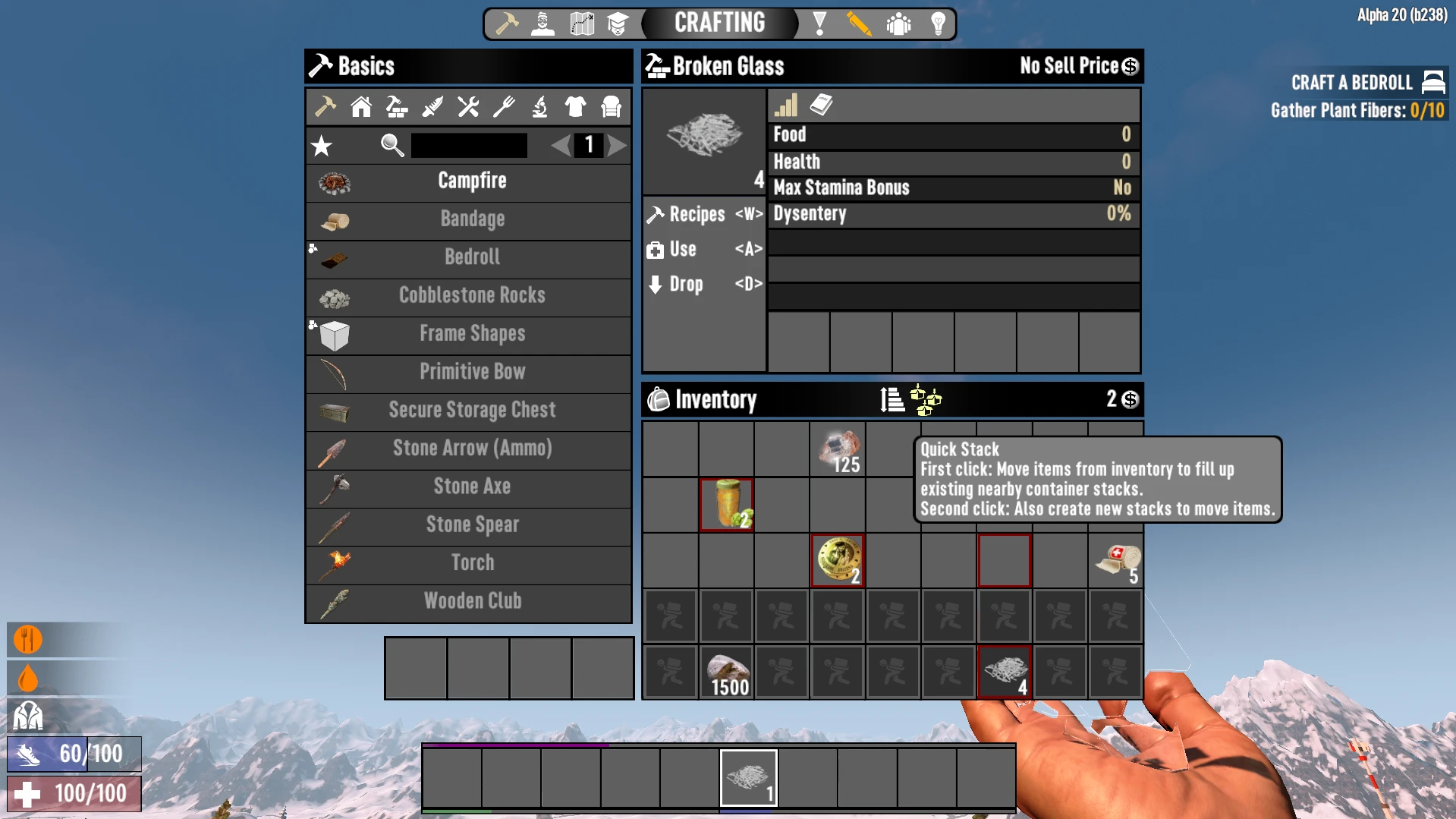This screenshot has height=819, width=1456.
Task: Go to next recipe page arrow
Action: (618, 145)
